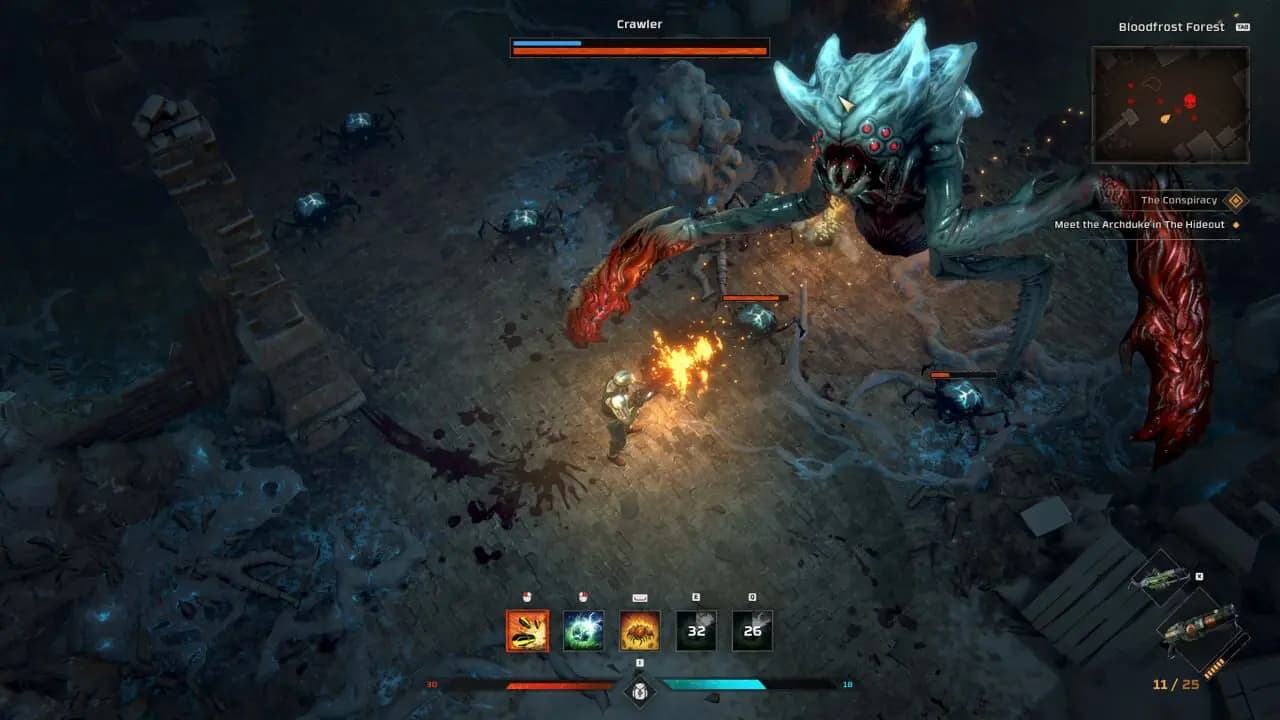Image resolution: width=1280 pixels, height=720 pixels.
Task: Expand the spacebar skill indicator below the hotbar
Action: point(640,662)
